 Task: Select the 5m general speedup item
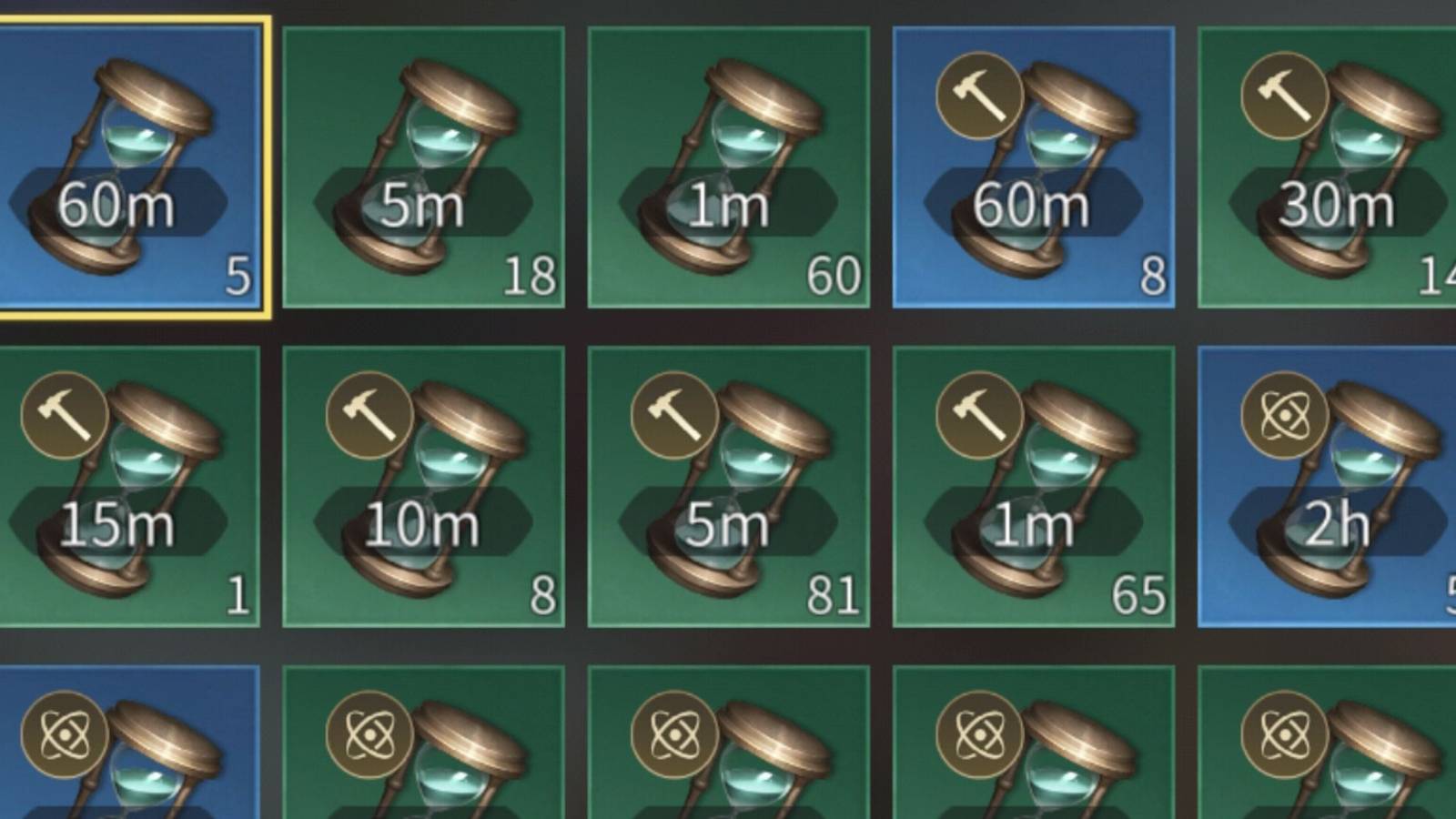[x=428, y=164]
